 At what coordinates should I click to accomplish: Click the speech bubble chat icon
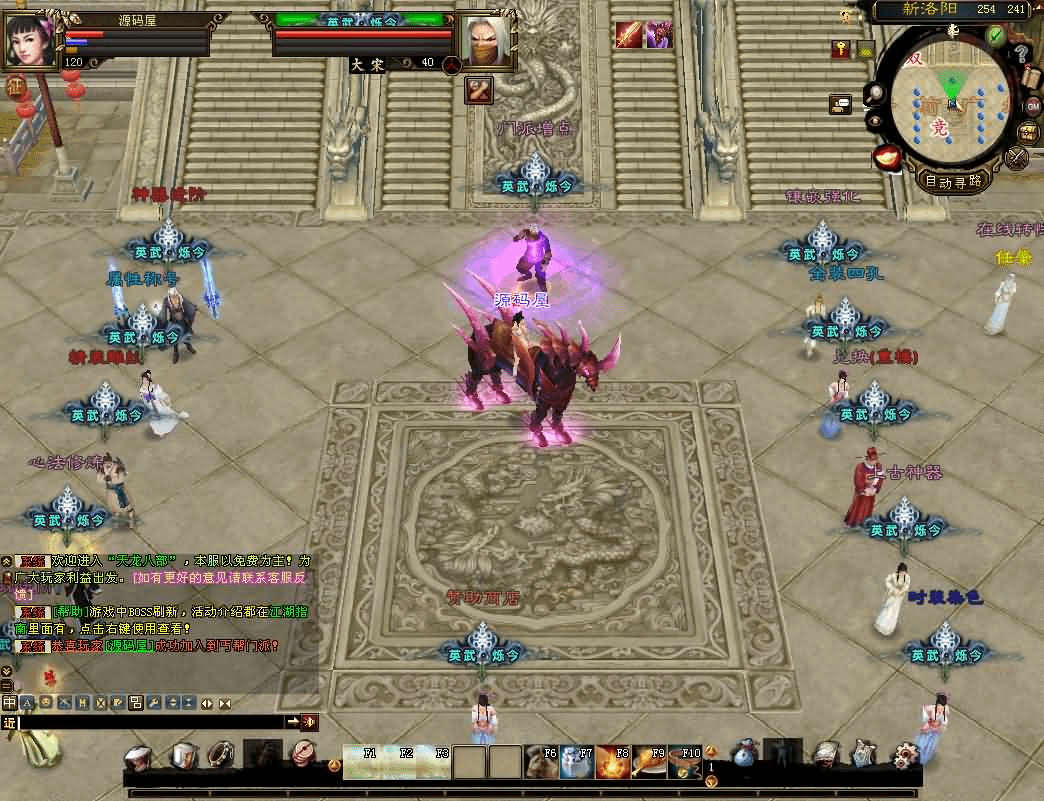click(x=840, y=103)
